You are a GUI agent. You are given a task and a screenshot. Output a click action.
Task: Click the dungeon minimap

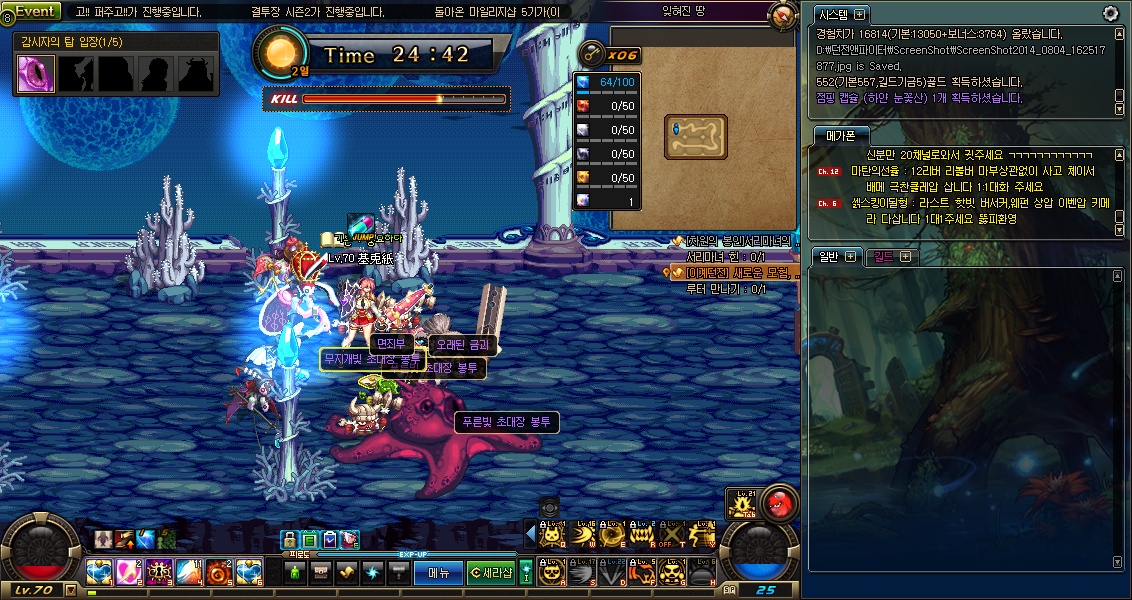695,137
